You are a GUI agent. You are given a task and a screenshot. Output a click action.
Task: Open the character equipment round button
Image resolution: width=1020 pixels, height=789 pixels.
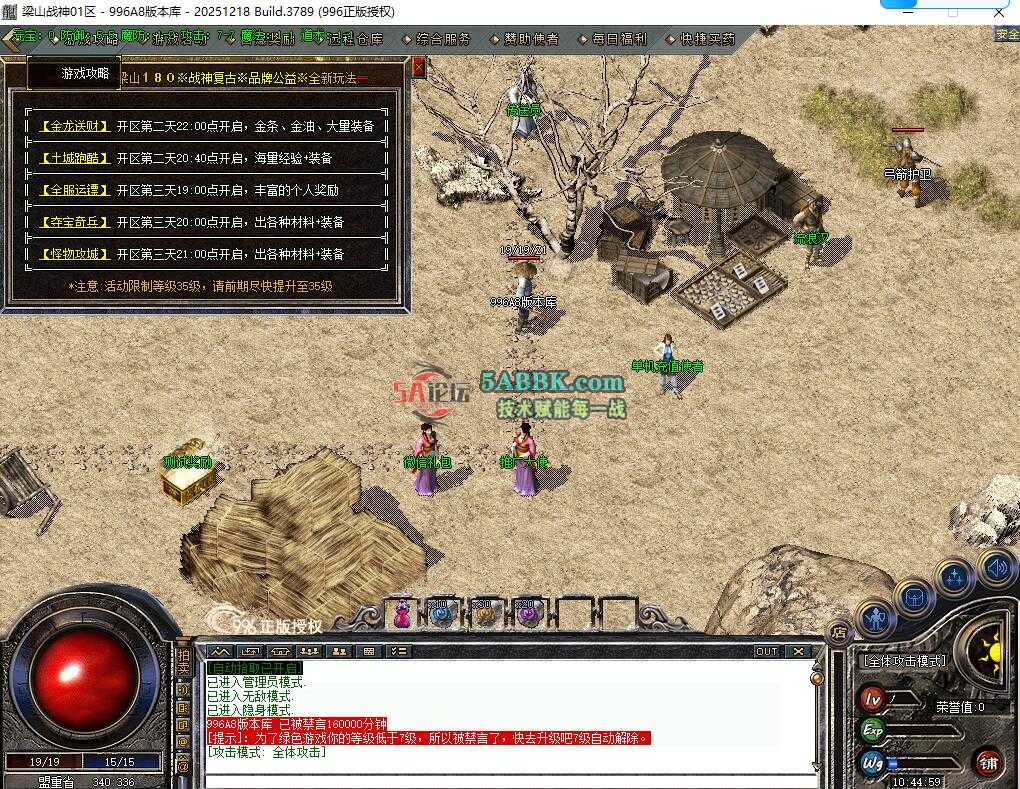877,619
